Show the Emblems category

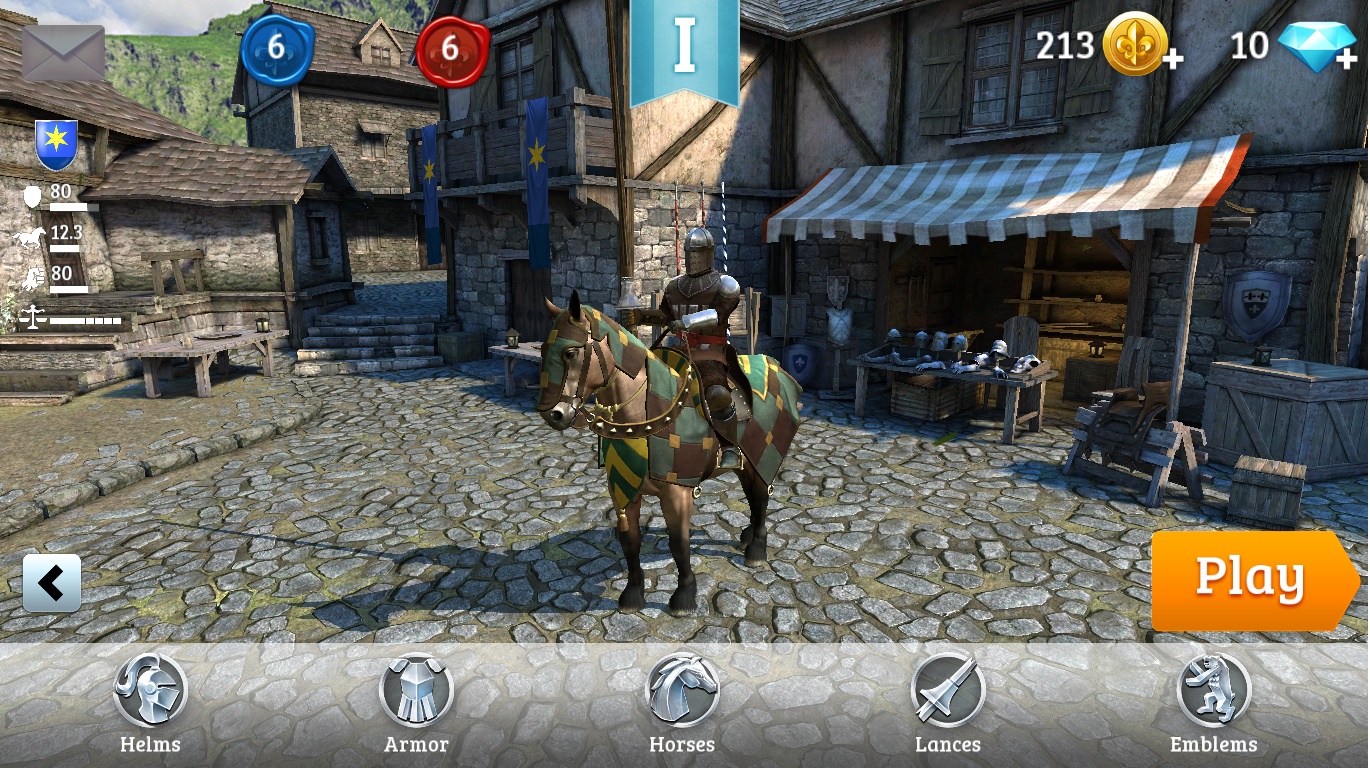pos(1213,702)
